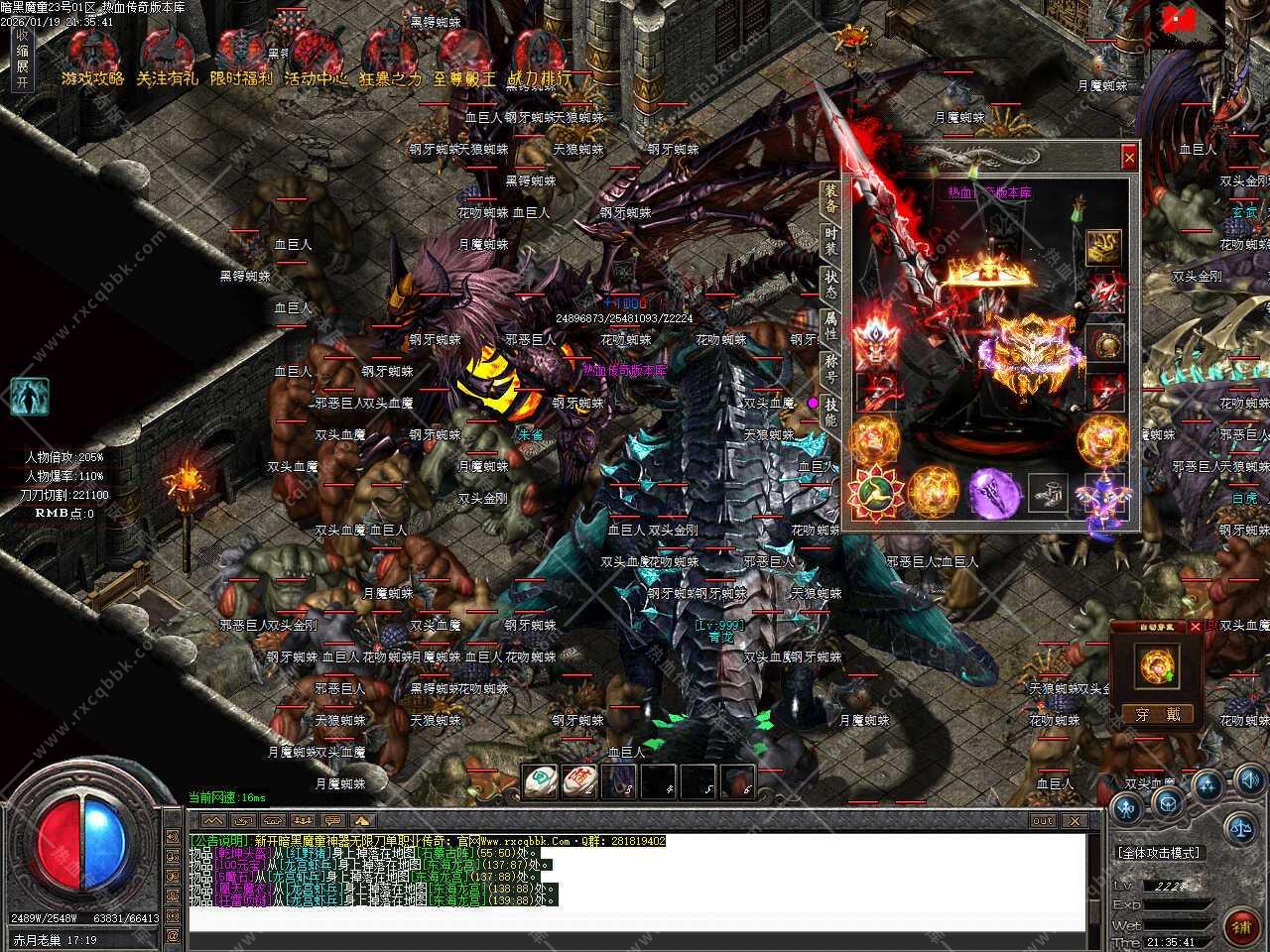
Task: Select the boots equipment slot
Action: (x=1048, y=491)
